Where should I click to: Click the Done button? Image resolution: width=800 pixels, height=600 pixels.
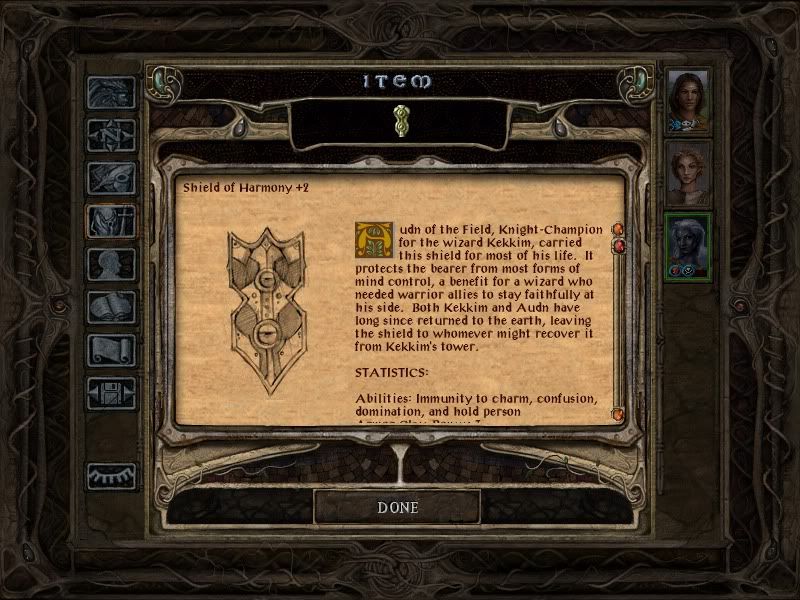coord(397,507)
